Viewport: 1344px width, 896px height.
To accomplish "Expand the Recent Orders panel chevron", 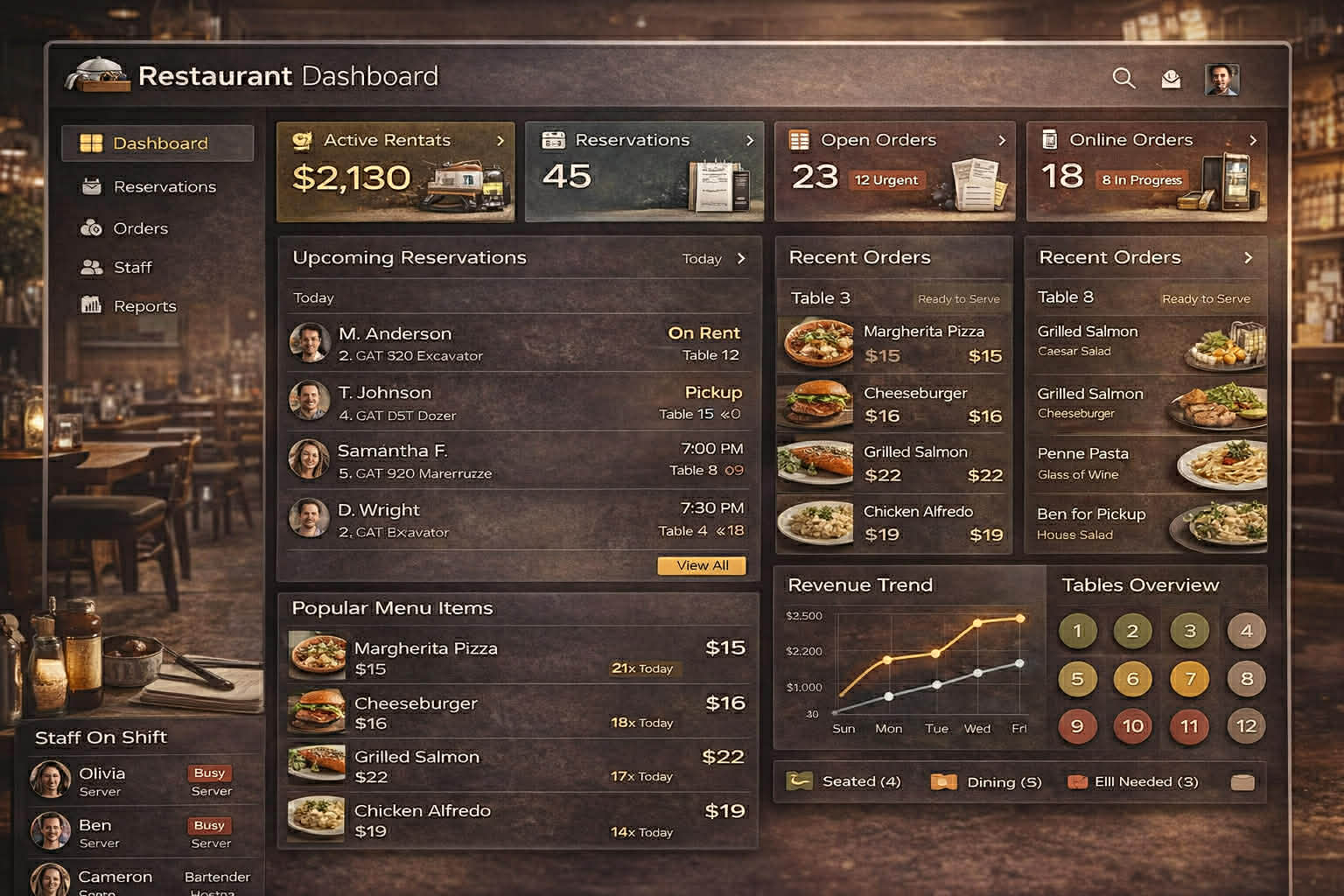I will pos(1249,256).
